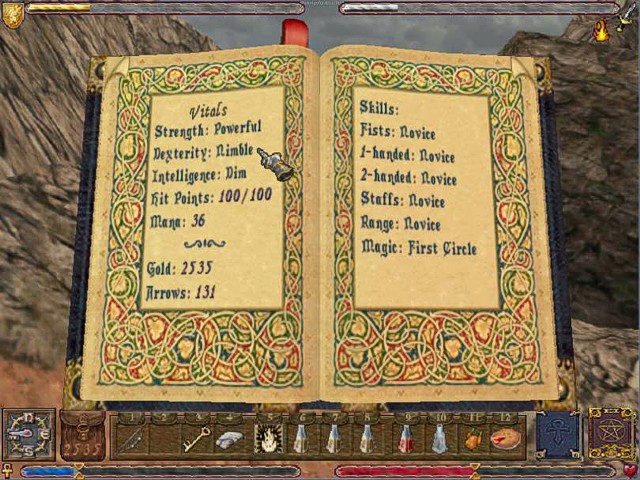Viewport: 640px width, 480px height.
Task: Eat the pie in hotbar slot 12
Action: 506,438
